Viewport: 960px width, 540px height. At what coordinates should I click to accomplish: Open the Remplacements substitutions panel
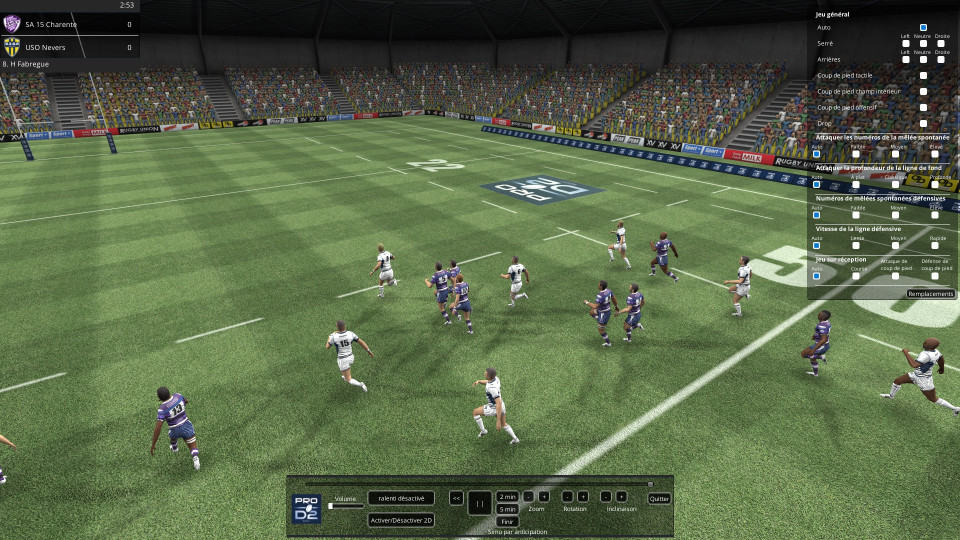tap(930, 294)
